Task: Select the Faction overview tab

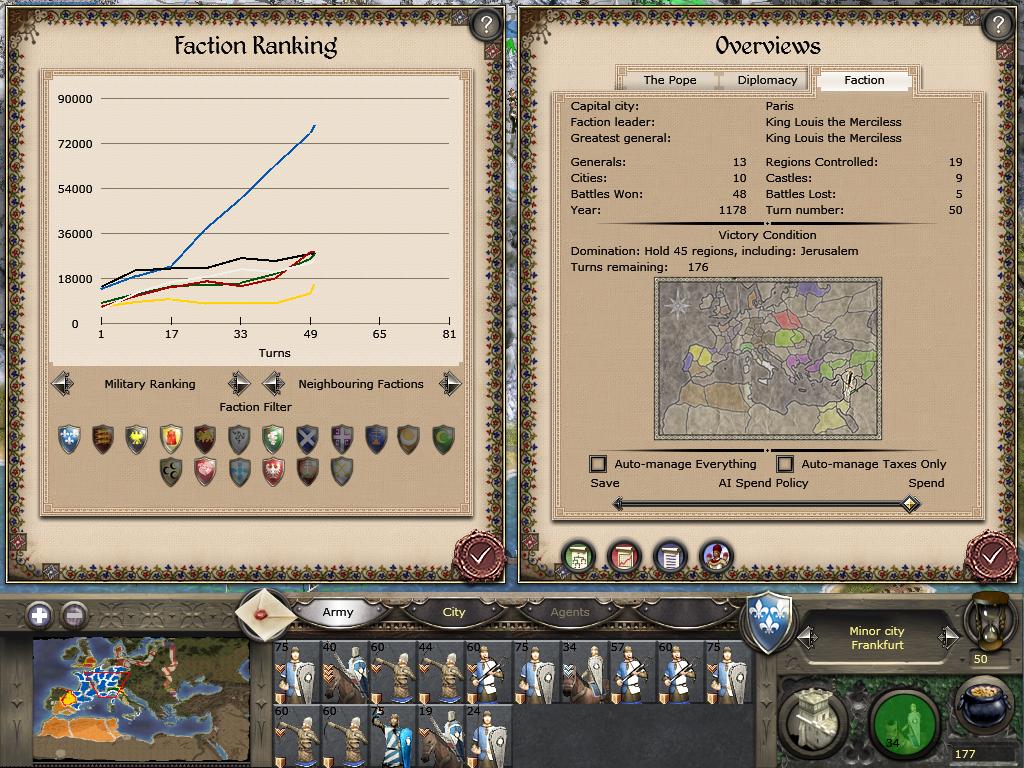Action: 864,80
